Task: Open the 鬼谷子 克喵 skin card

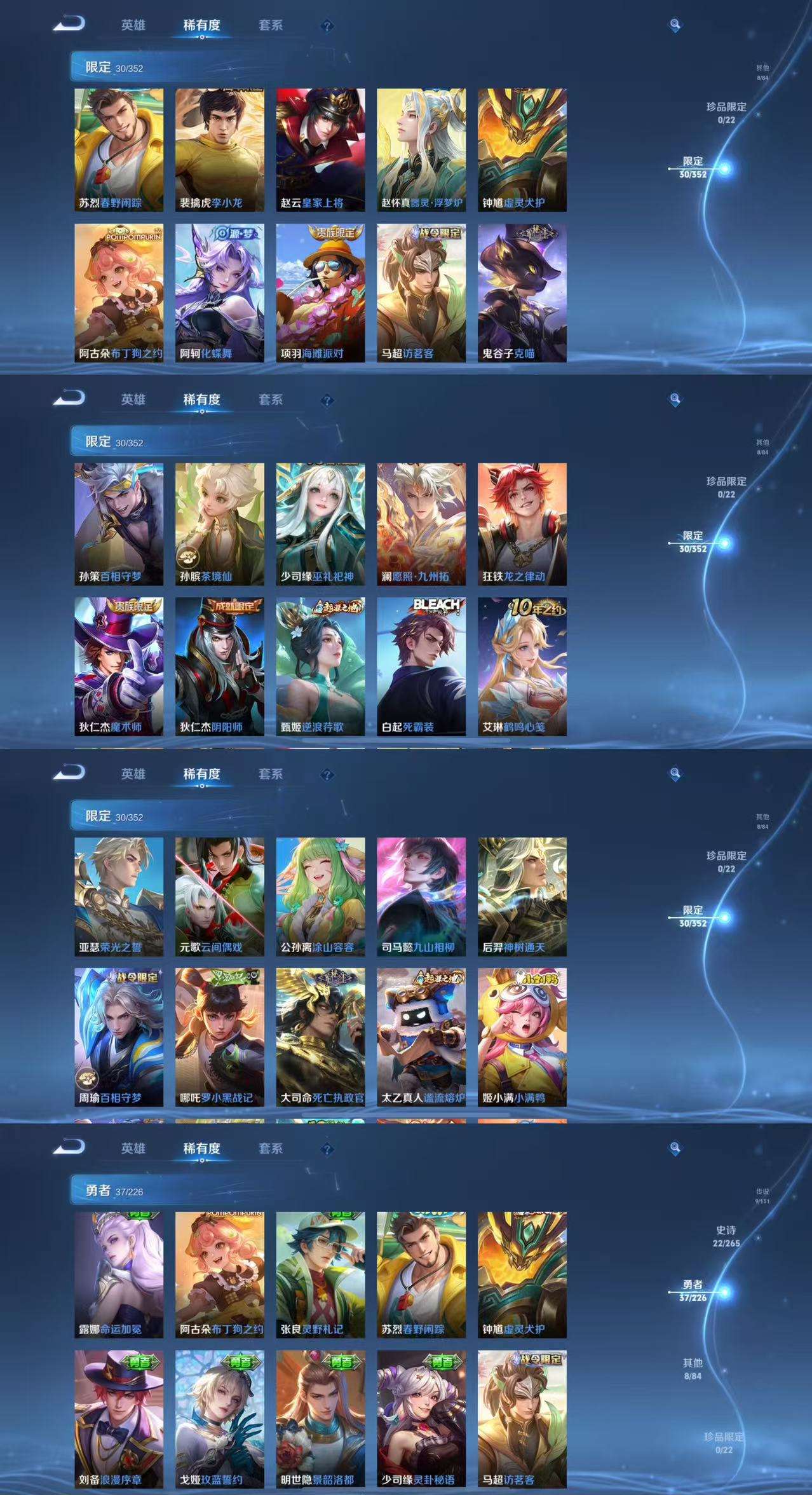Action: coord(522,292)
